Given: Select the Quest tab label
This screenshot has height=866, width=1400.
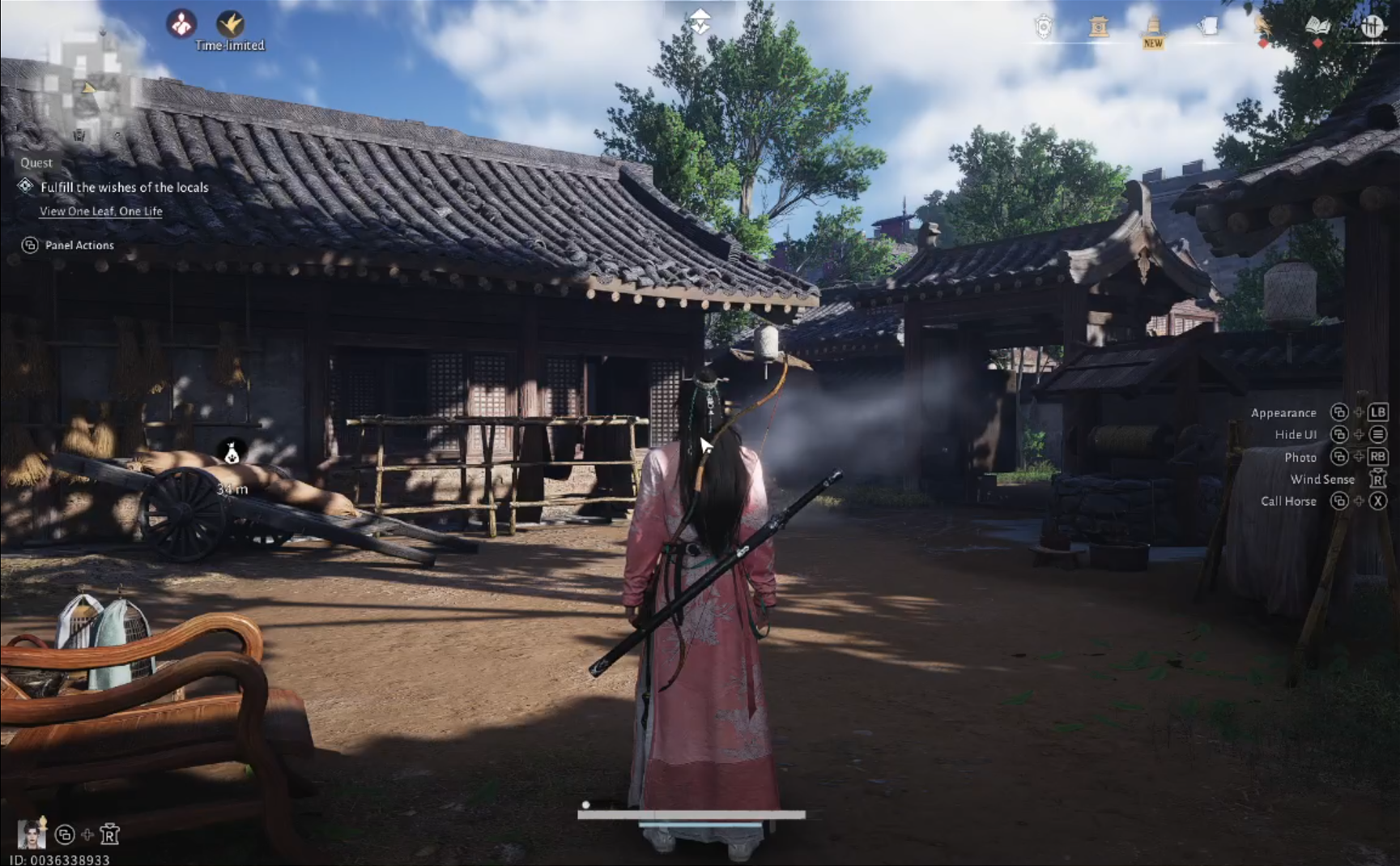Looking at the screenshot, I should 36,162.
